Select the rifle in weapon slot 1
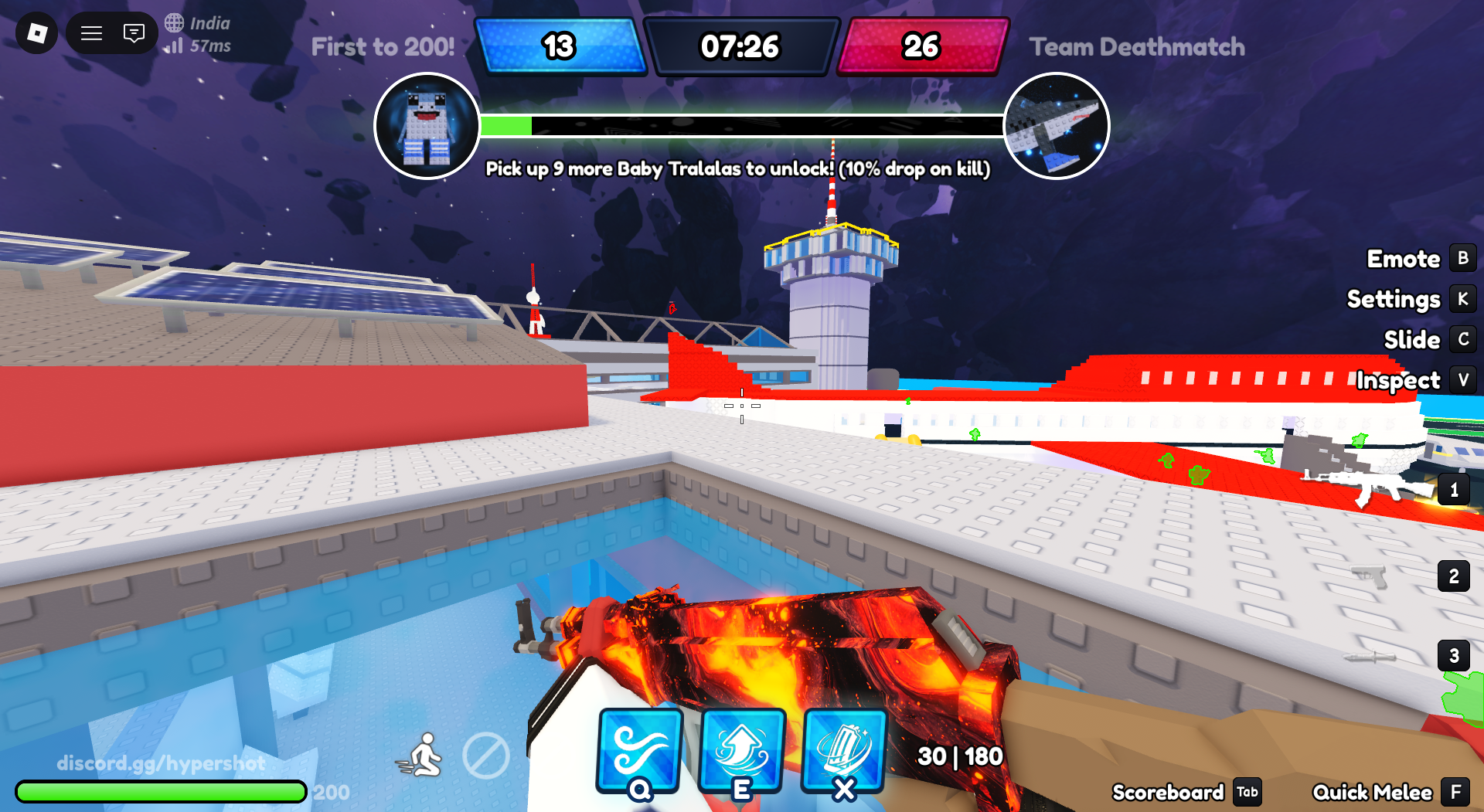Screen dimensions: 1484x812 coord(1454,489)
